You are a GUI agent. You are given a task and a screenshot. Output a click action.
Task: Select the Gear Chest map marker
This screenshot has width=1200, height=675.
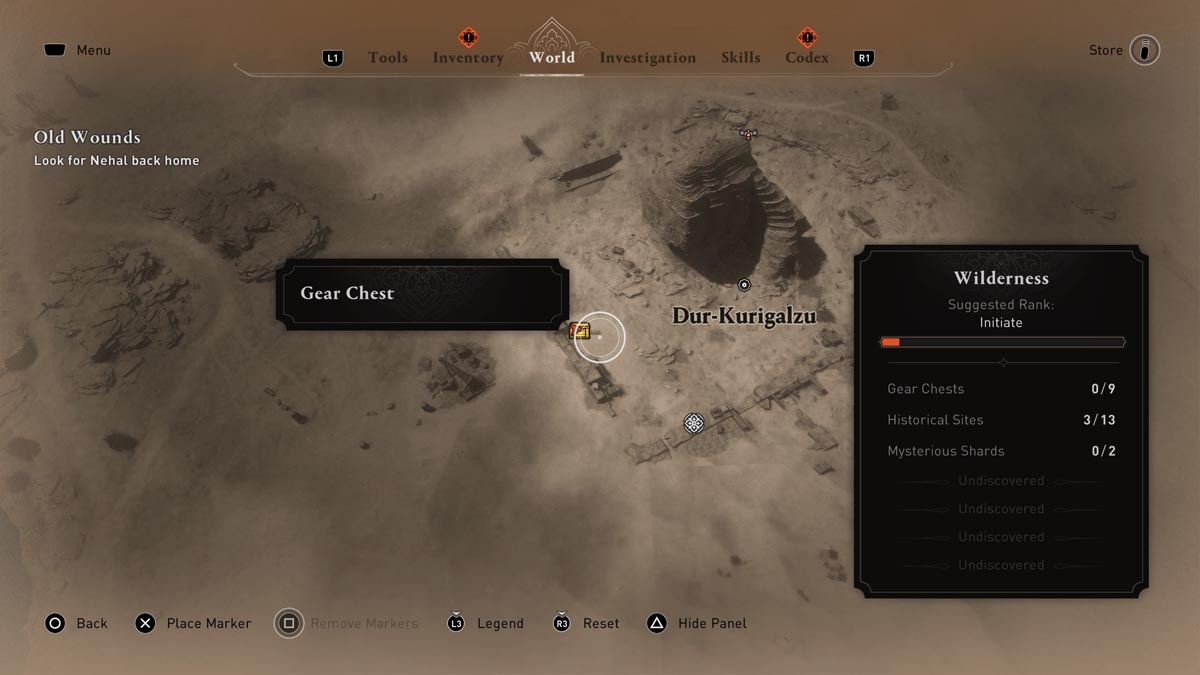[x=580, y=332]
